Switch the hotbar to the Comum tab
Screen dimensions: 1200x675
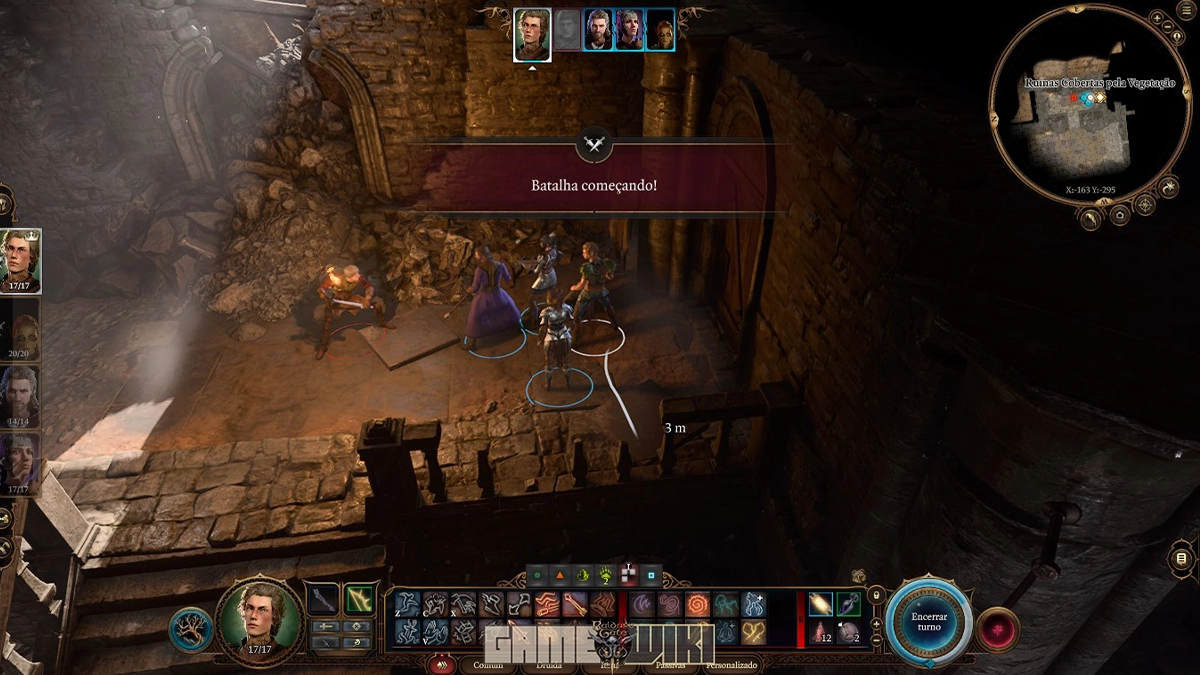pyautogui.click(x=488, y=664)
